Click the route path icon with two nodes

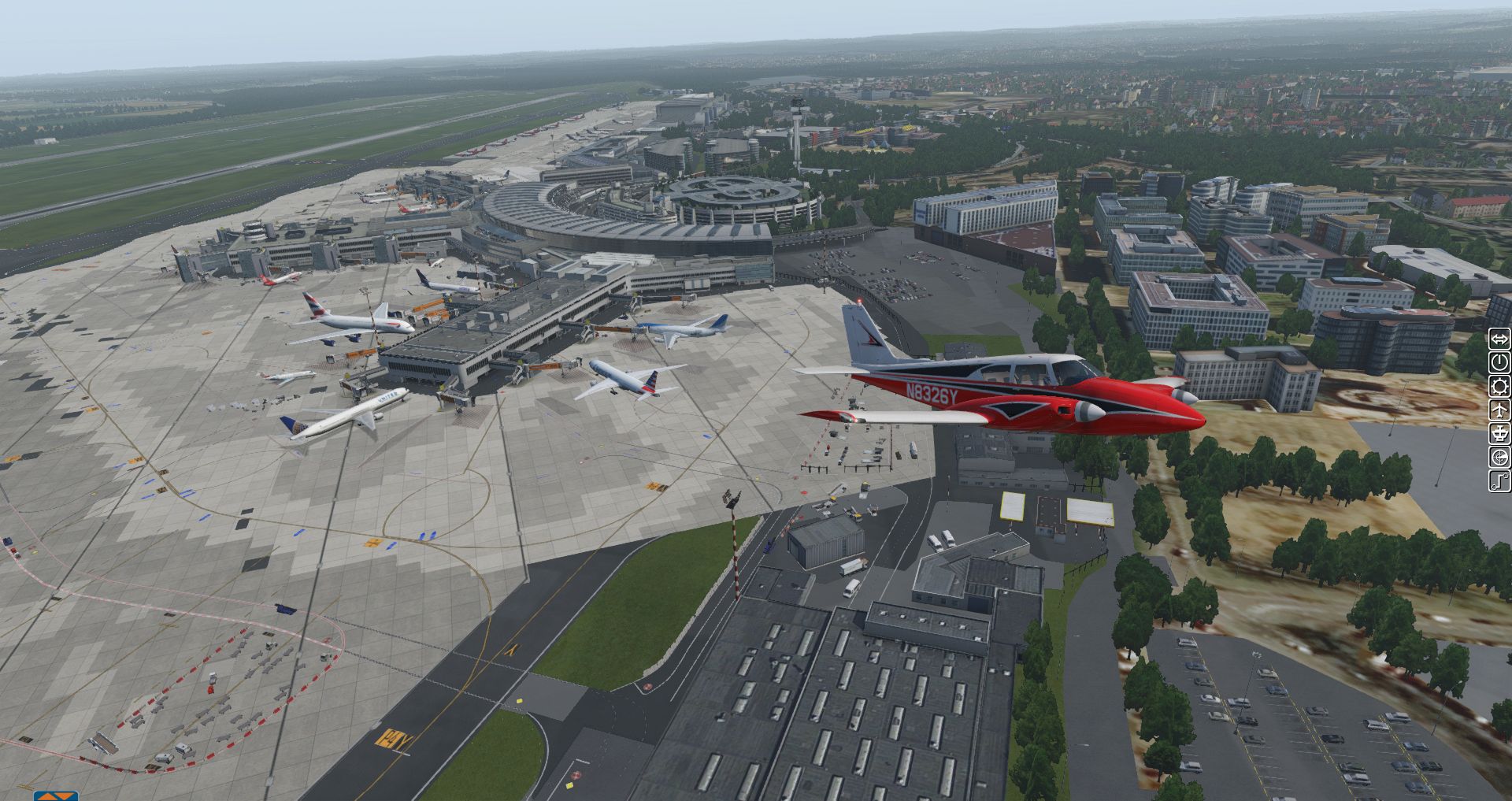(x=1499, y=481)
